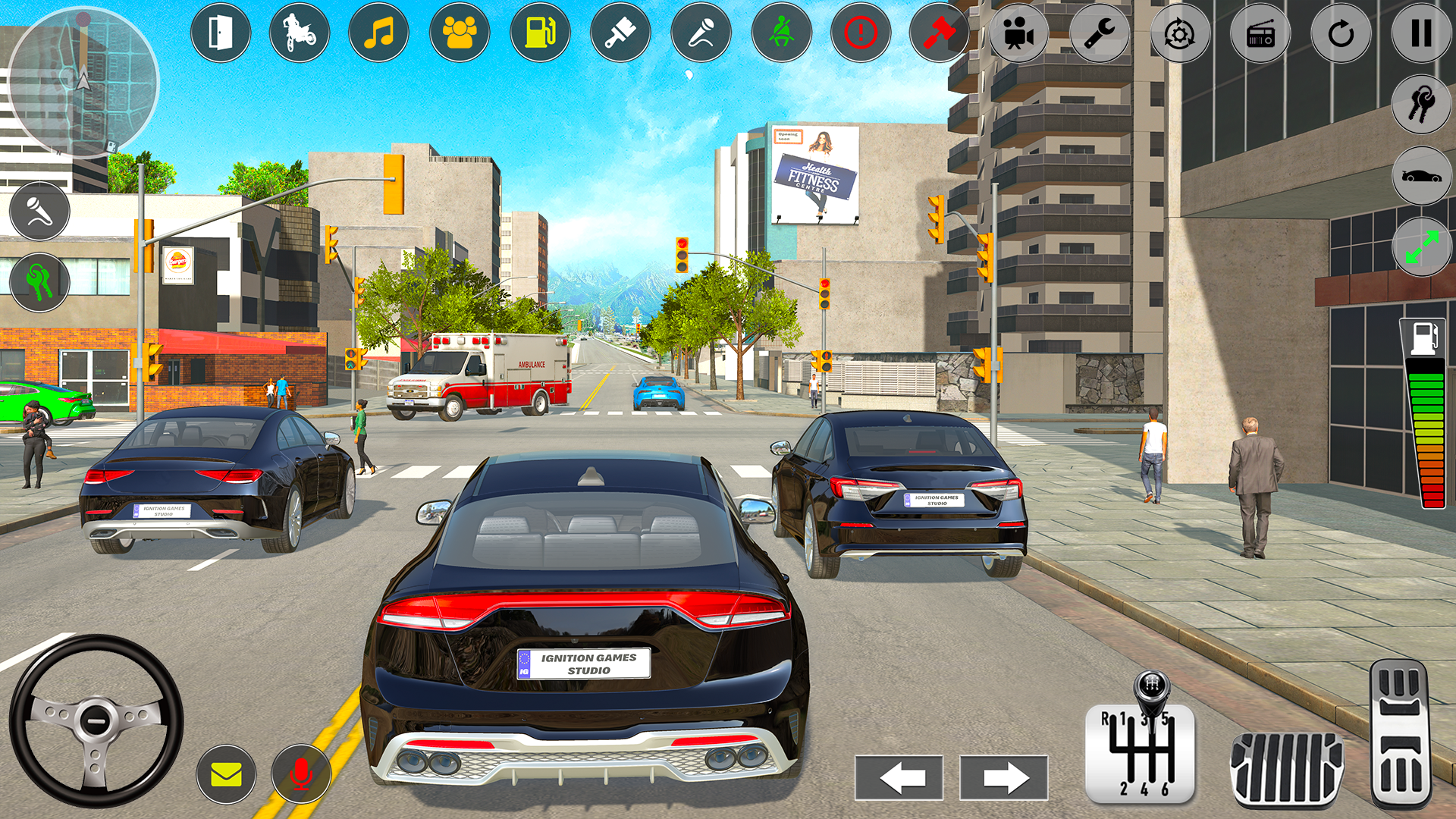The width and height of the screenshot is (1456, 819).
Task: Open the multiplayer players menu
Action: (459, 33)
